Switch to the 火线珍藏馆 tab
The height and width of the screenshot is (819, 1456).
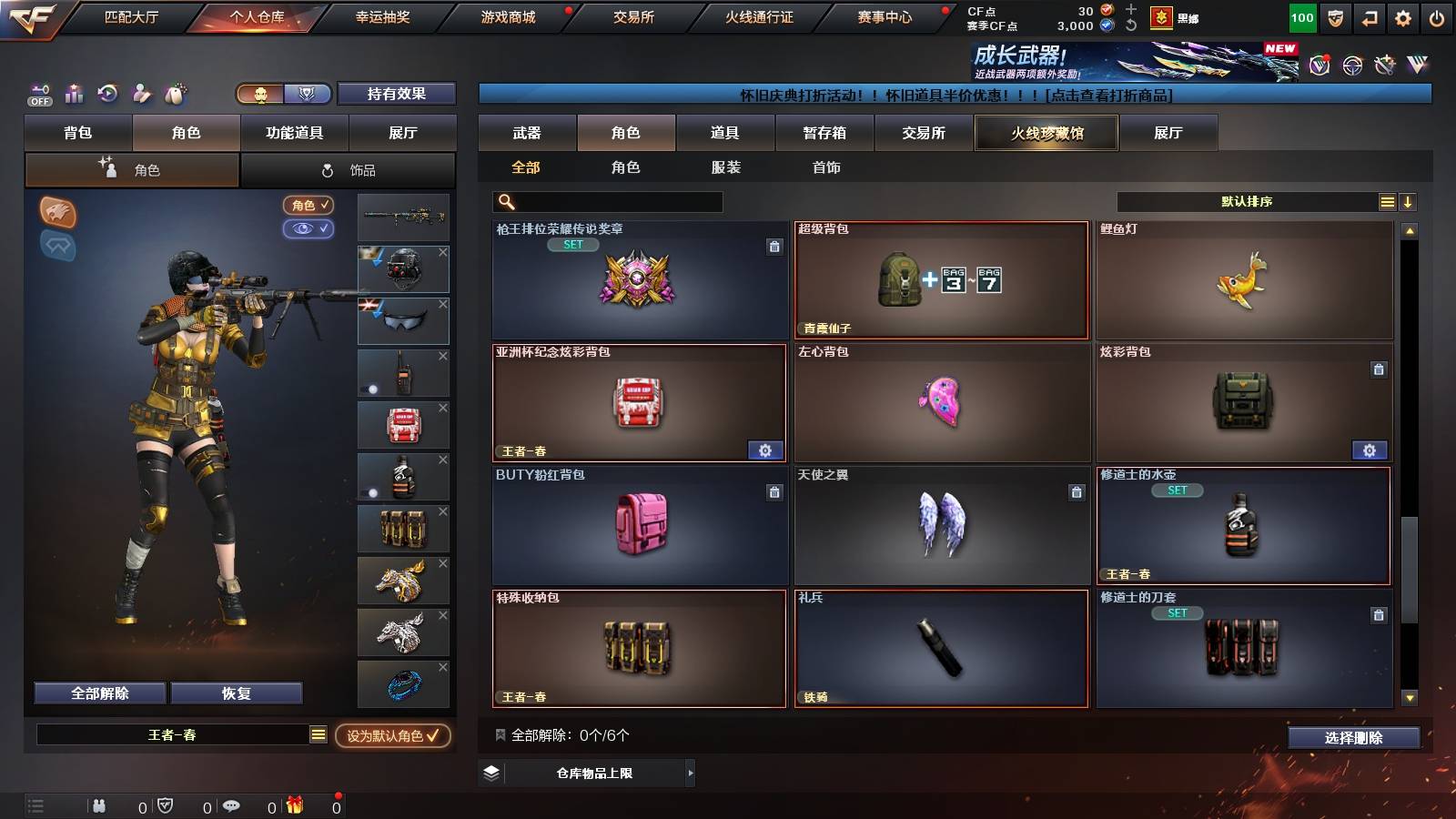(1046, 133)
